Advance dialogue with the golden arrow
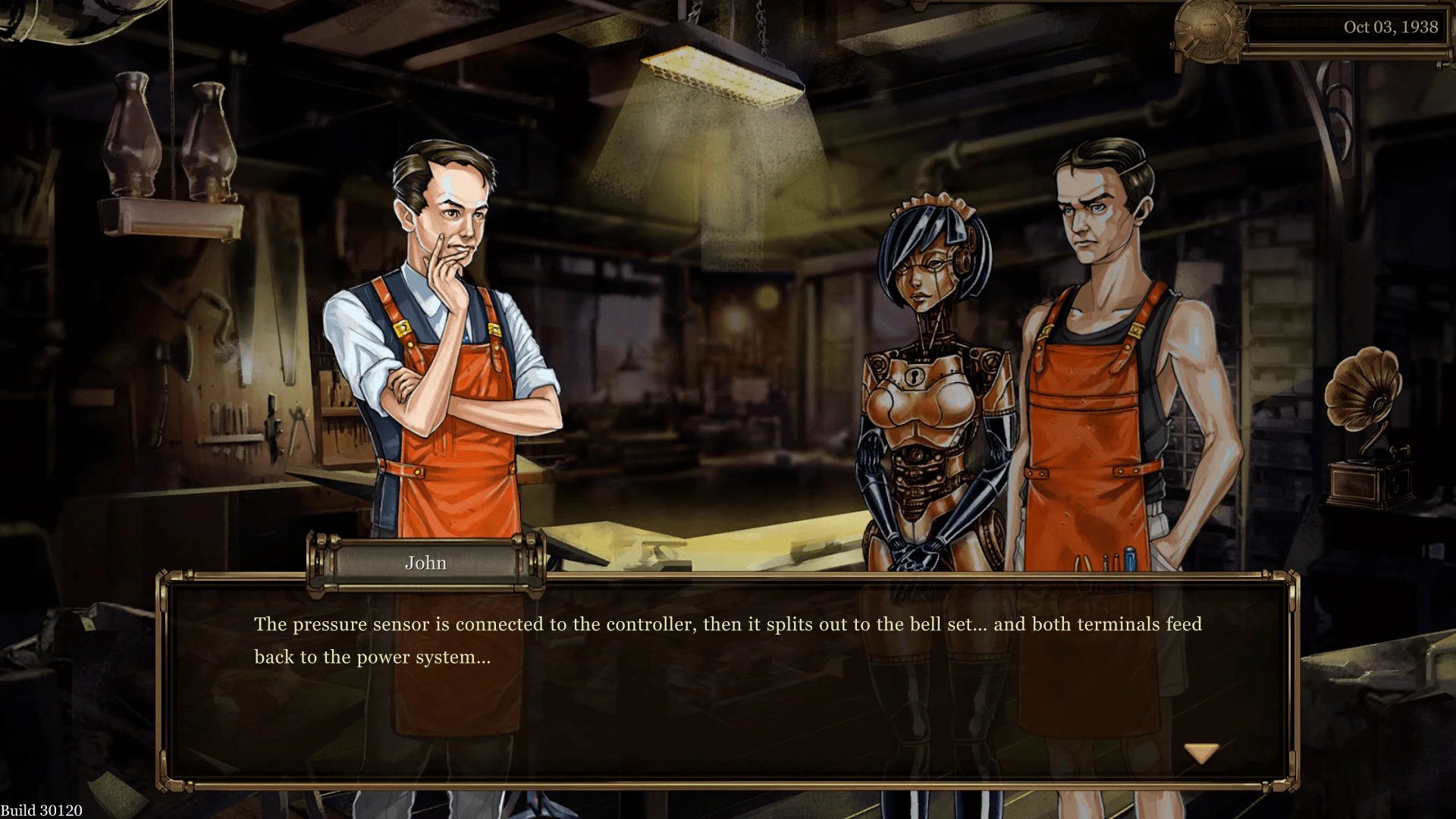 point(1201,753)
